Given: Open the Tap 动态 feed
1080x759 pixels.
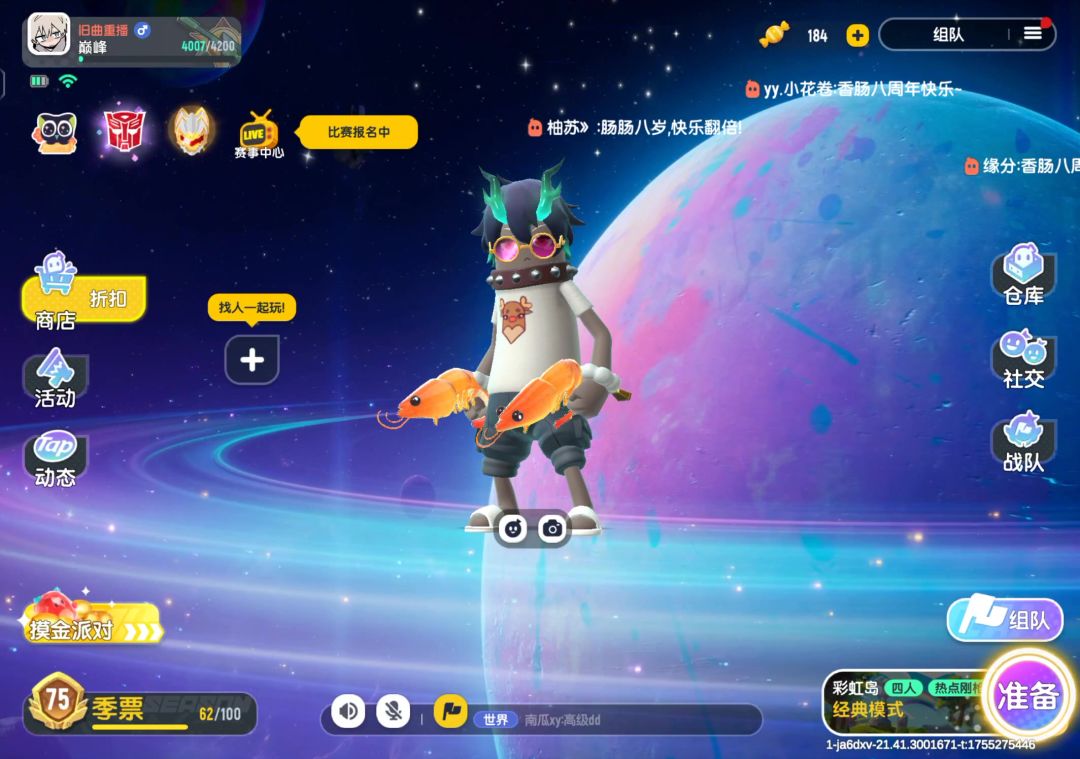Looking at the screenshot, I should 55,459.
